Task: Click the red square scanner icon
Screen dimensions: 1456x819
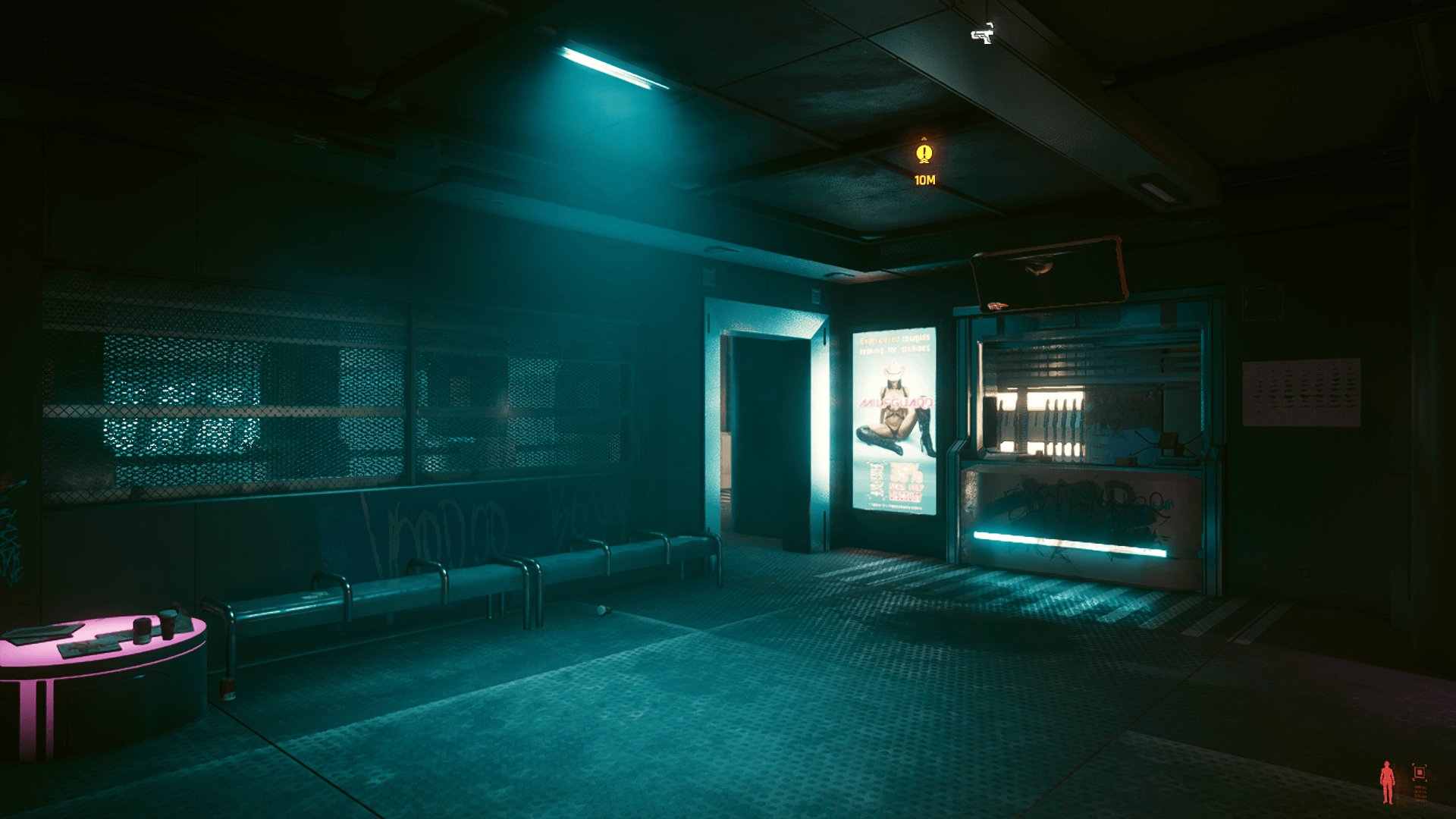Action: coord(1420,773)
